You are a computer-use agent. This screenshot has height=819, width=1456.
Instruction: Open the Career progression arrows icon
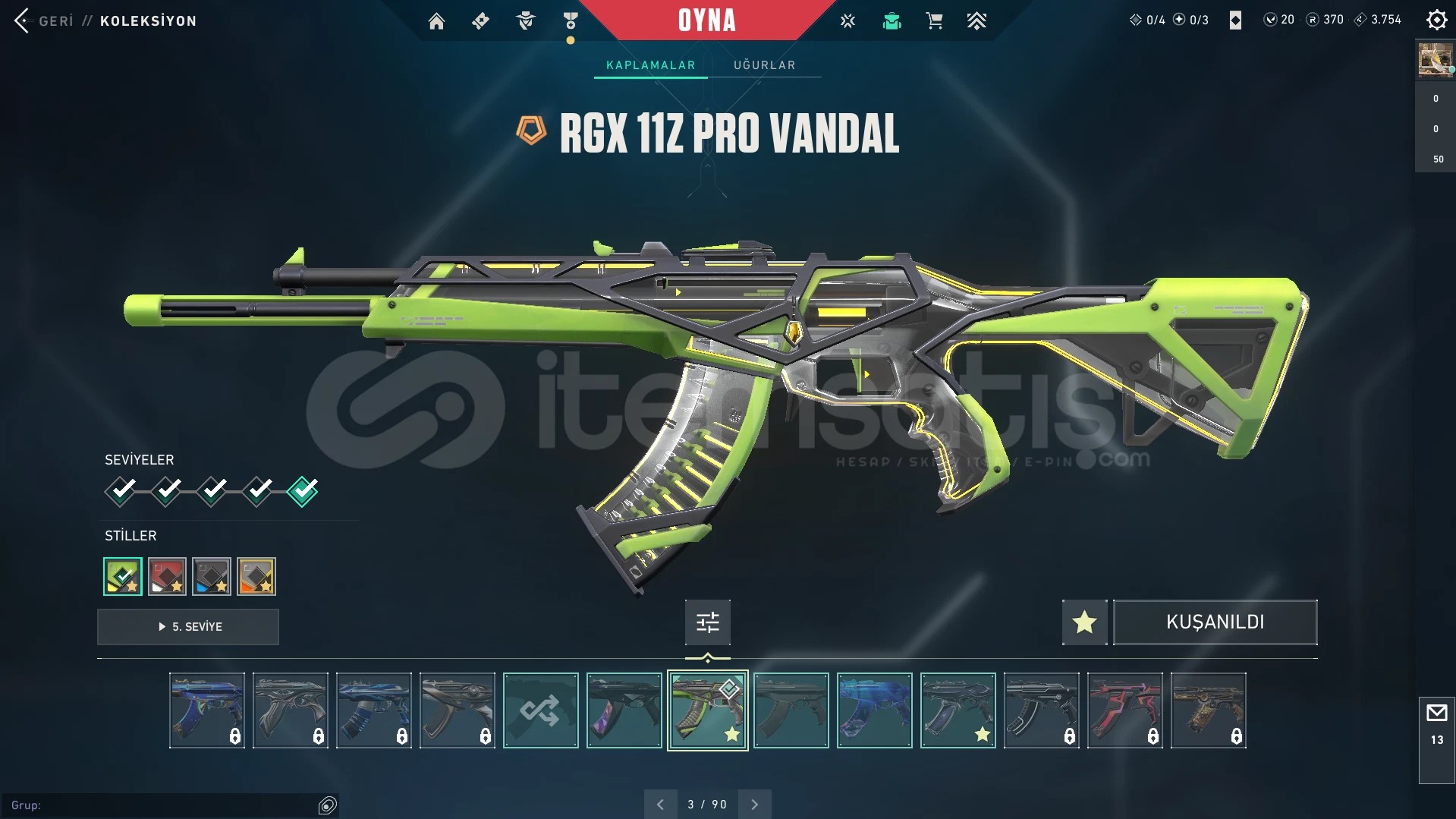tap(977, 20)
